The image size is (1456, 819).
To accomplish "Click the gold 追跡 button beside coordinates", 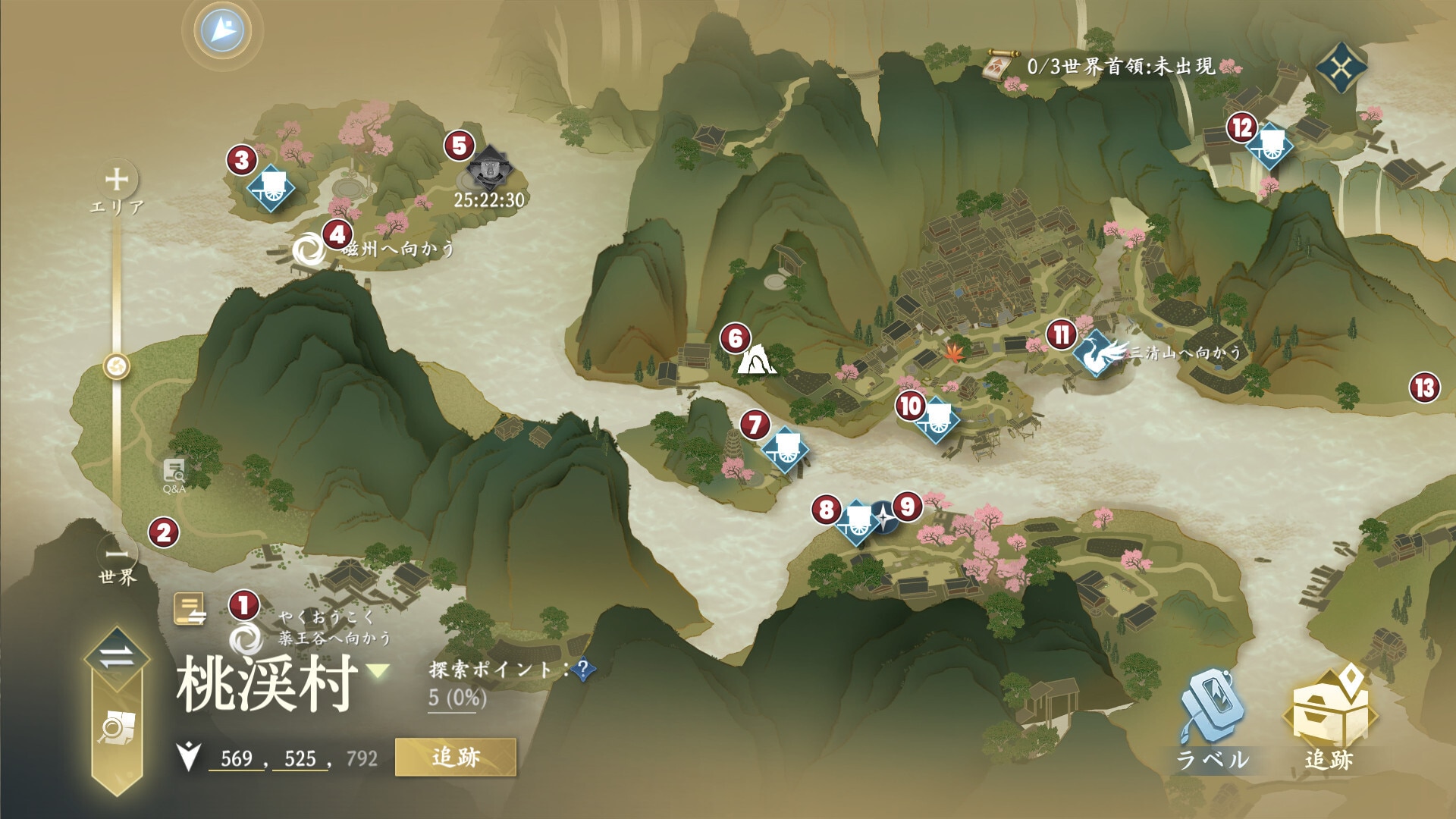I will (455, 757).
